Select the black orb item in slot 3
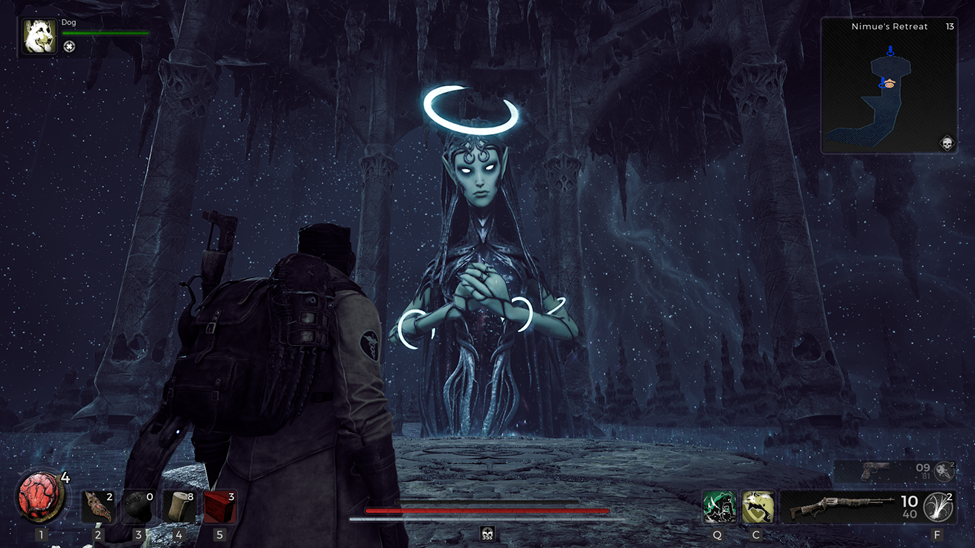975x548 pixels. [138, 506]
